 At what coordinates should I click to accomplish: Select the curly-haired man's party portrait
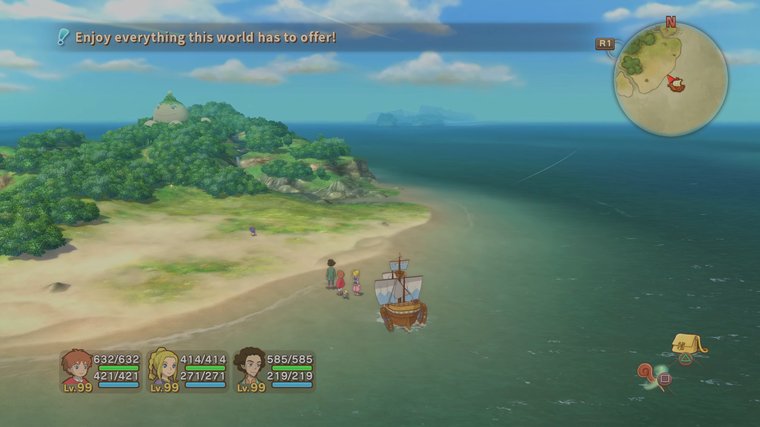pyautogui.click(x=249, y=368)
